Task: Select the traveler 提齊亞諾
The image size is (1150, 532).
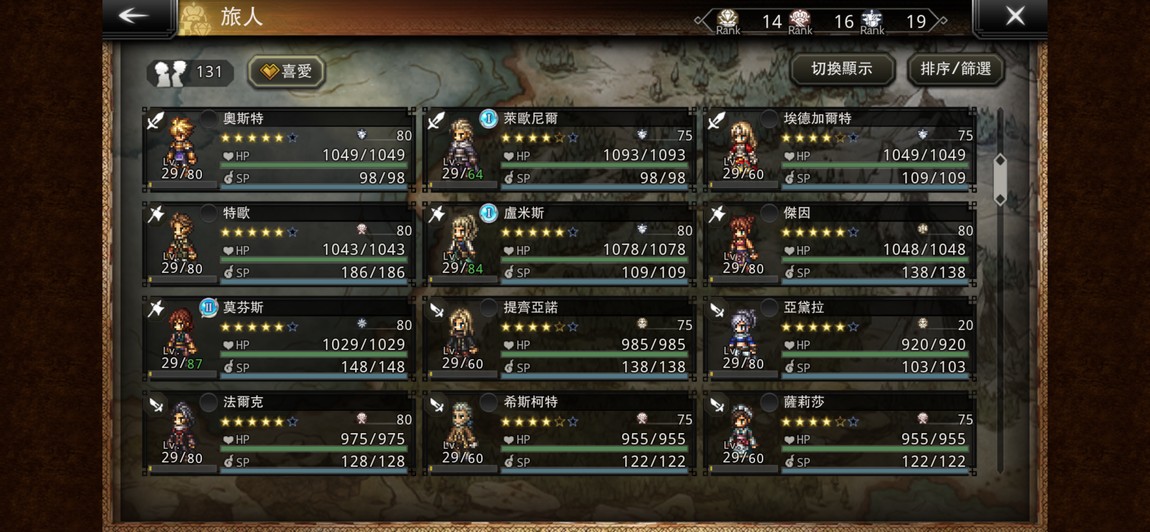Action: pyautogui.click(x=559, y=338)
